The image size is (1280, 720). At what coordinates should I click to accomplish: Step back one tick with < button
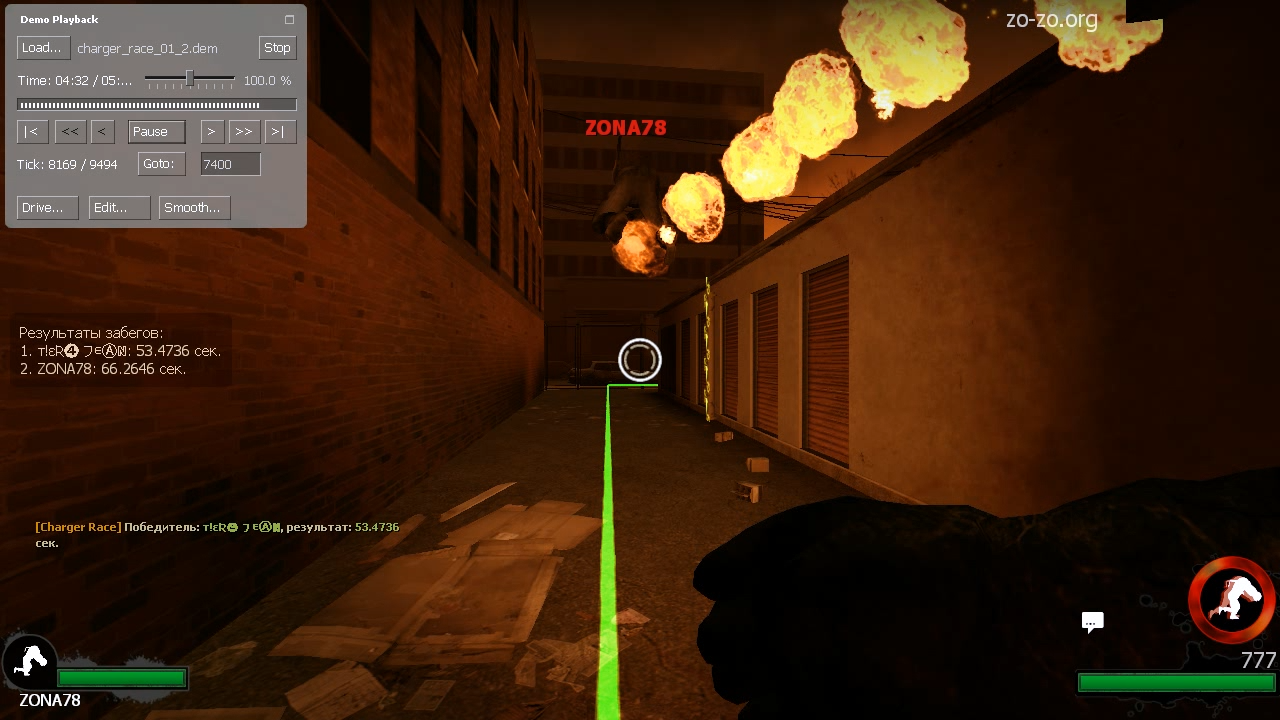(102, 132)
